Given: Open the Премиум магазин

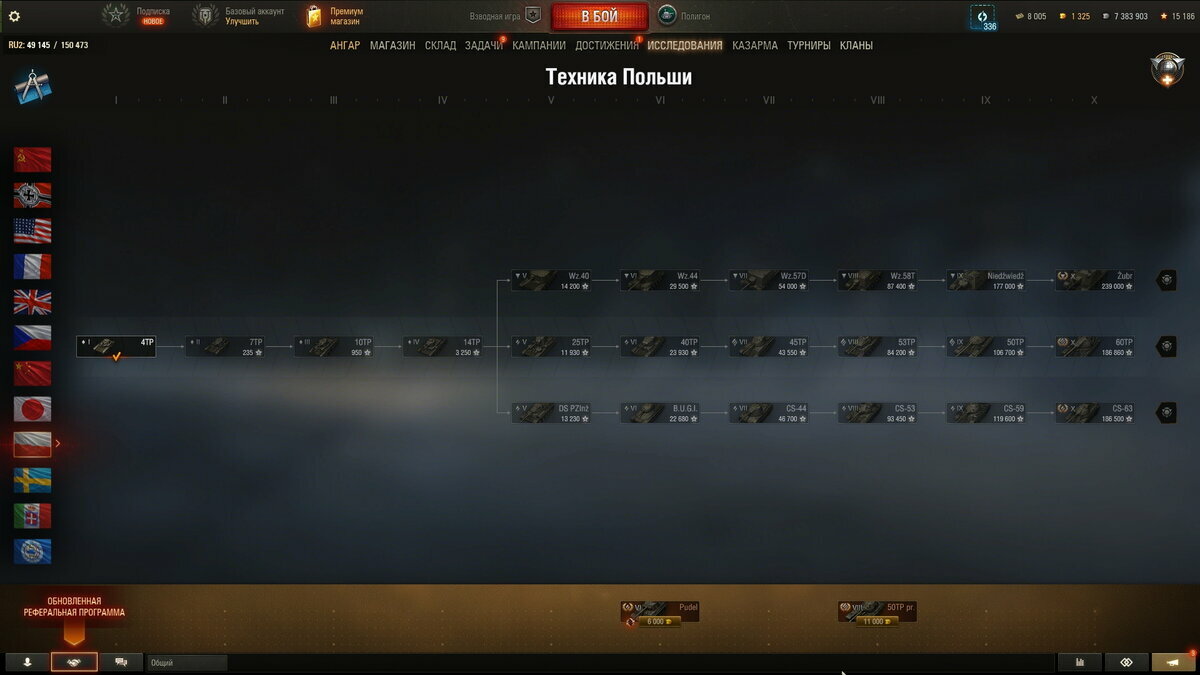Looking at the screenshot, I should (x=335, y=16).
